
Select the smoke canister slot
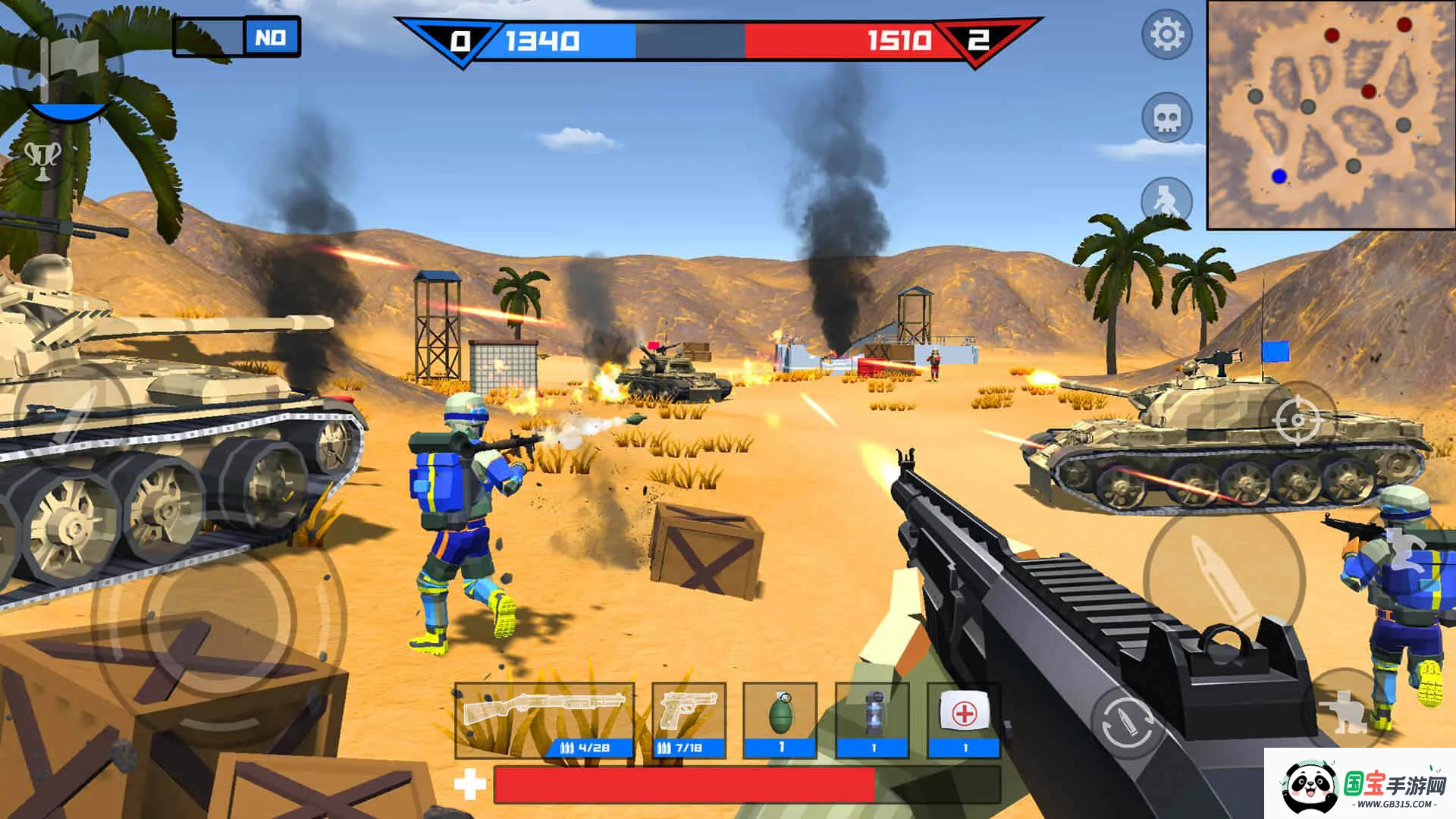click(873, 720)
